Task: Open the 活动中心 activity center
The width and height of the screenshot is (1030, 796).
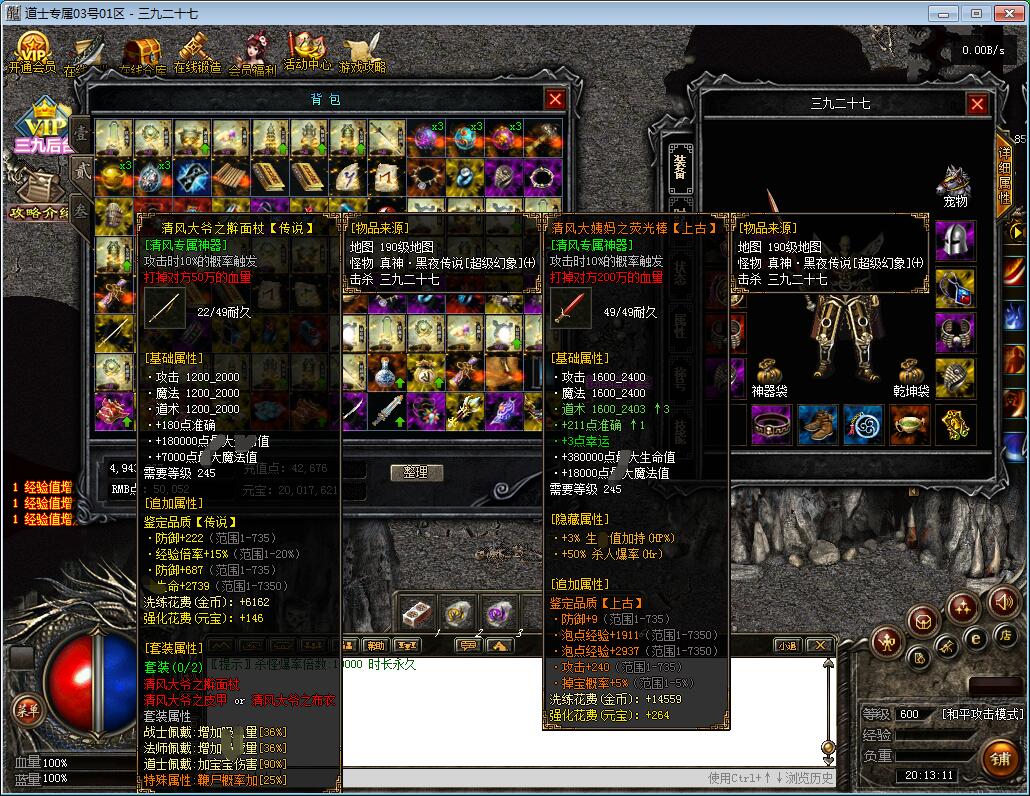Action: 306,50
